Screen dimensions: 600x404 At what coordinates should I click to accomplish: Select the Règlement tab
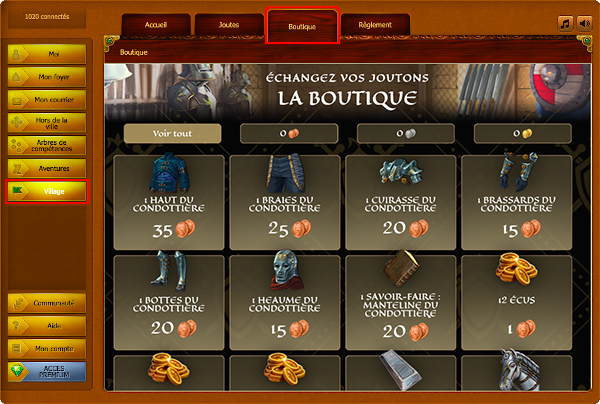tap(373, 26)
